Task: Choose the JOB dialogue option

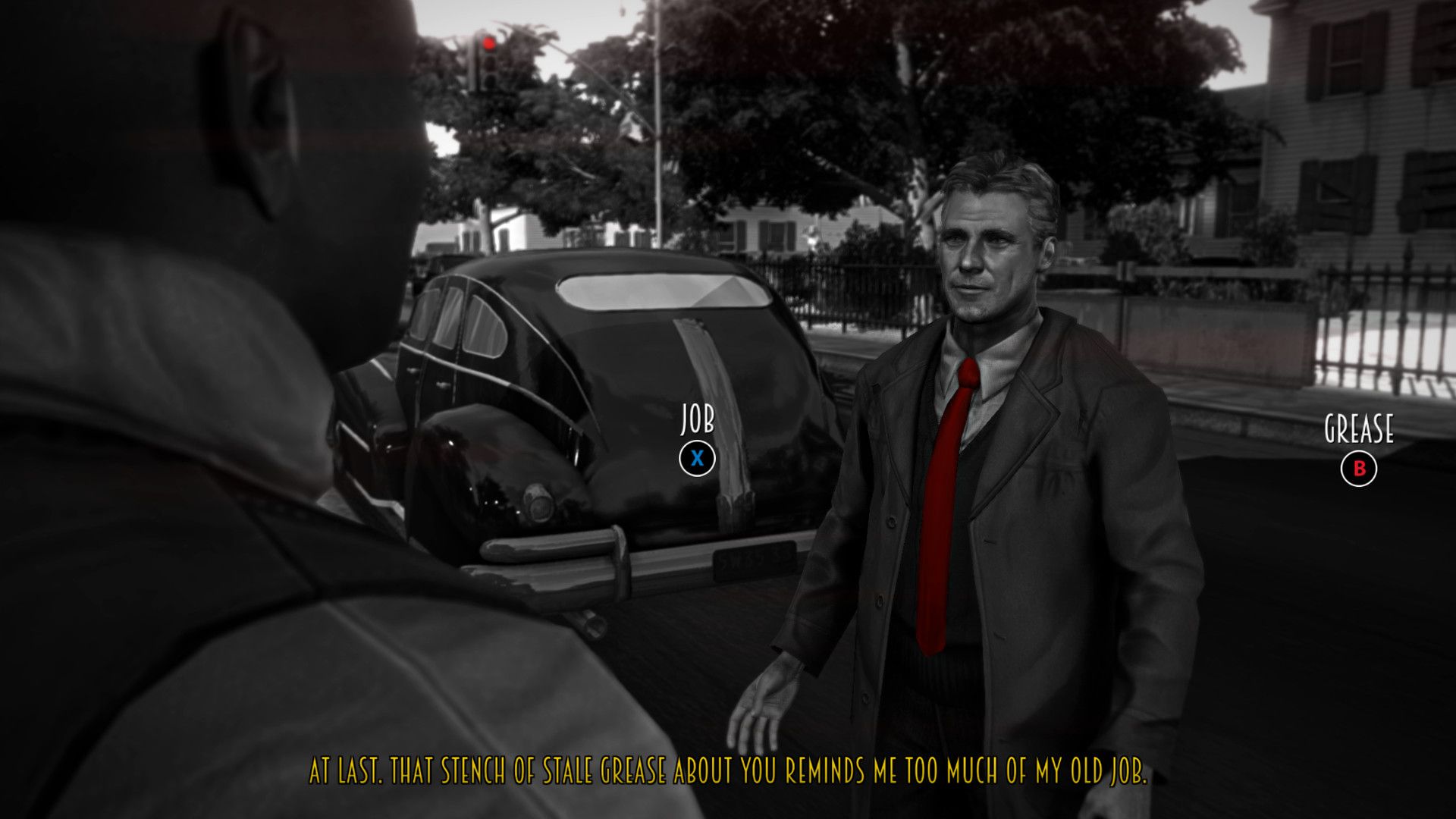Action: pos(697,458)
